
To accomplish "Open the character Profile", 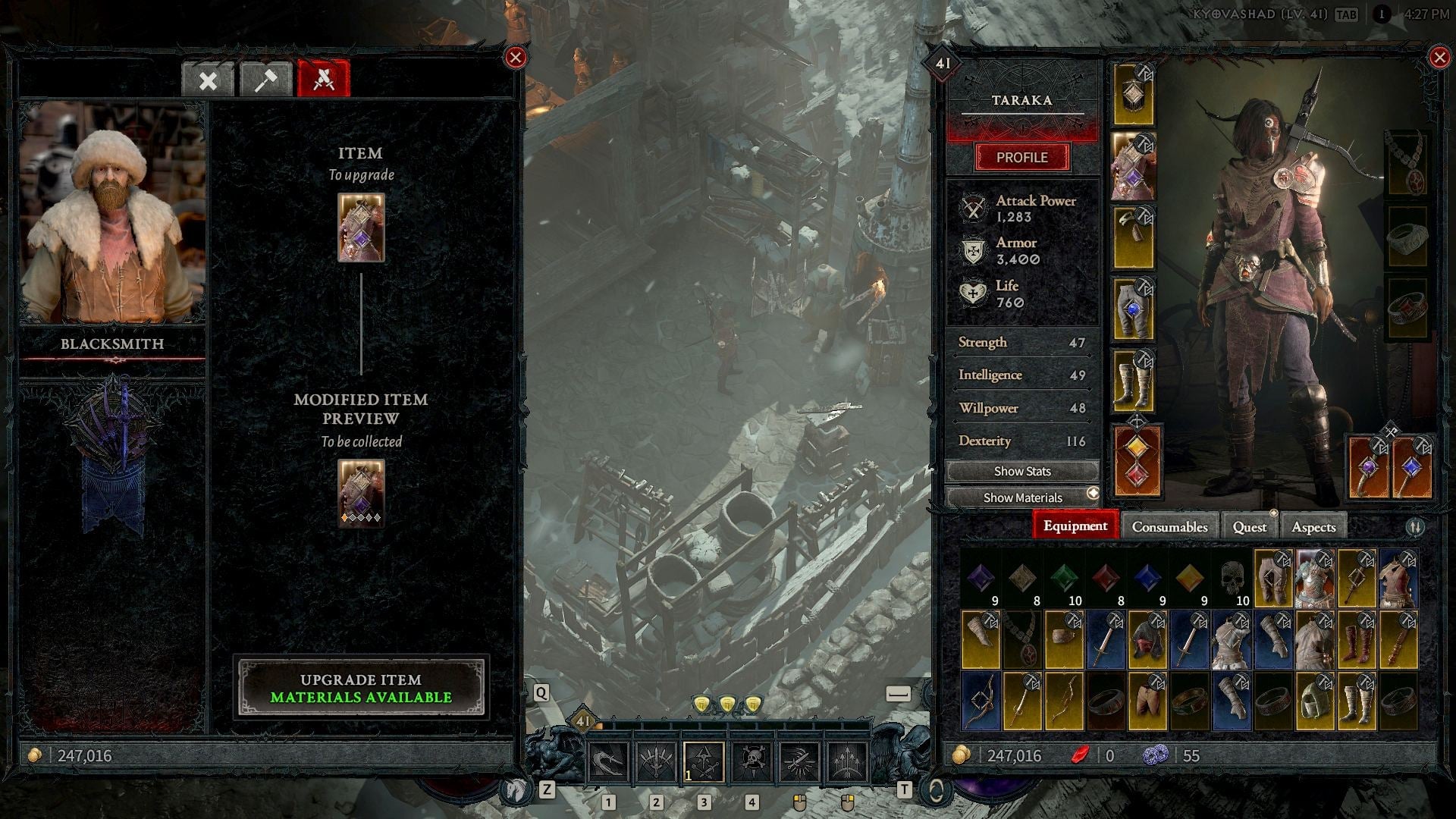I will [x=1021, y=158].
